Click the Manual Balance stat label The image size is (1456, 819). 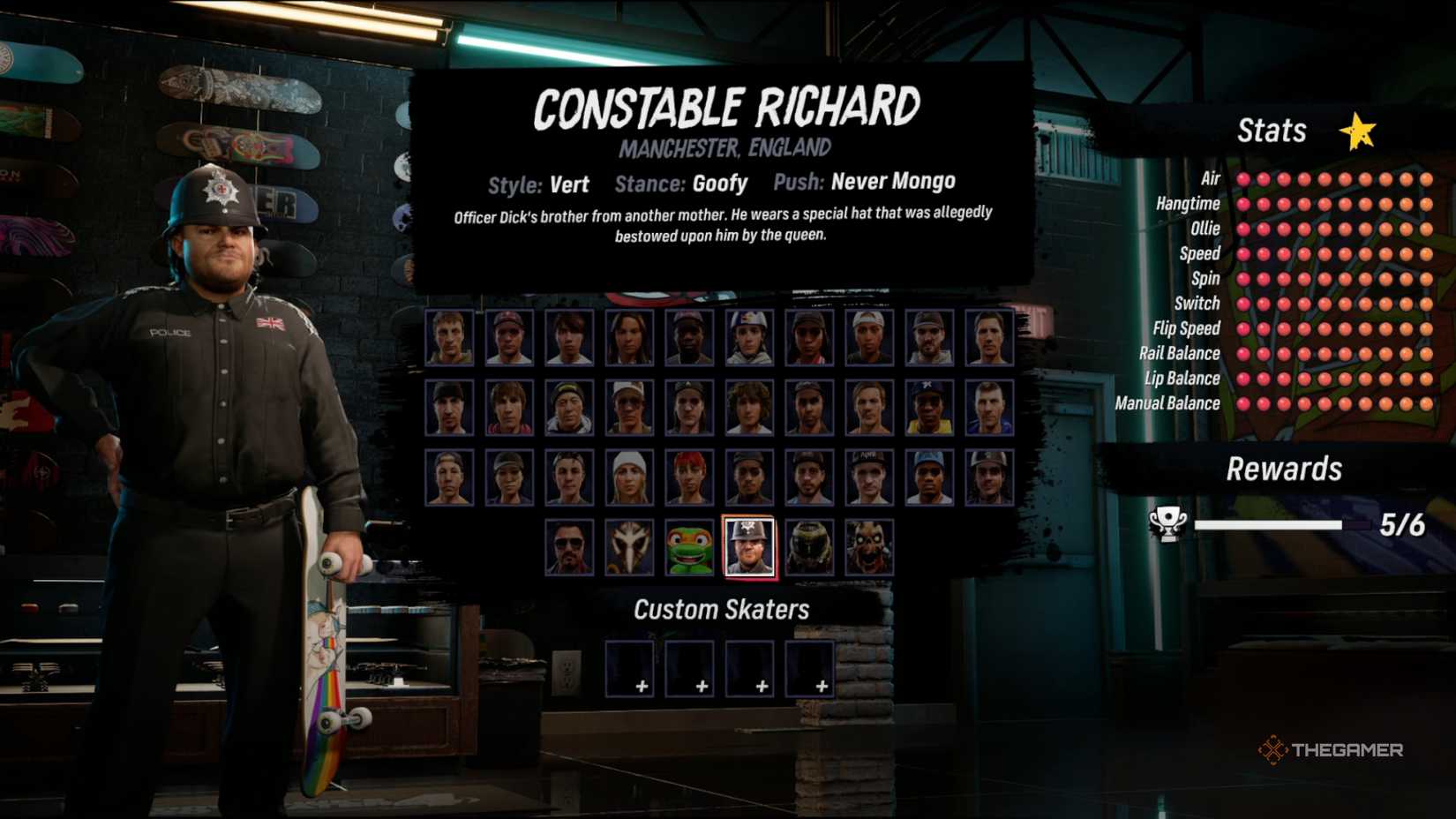click(x=1167, y=403)
